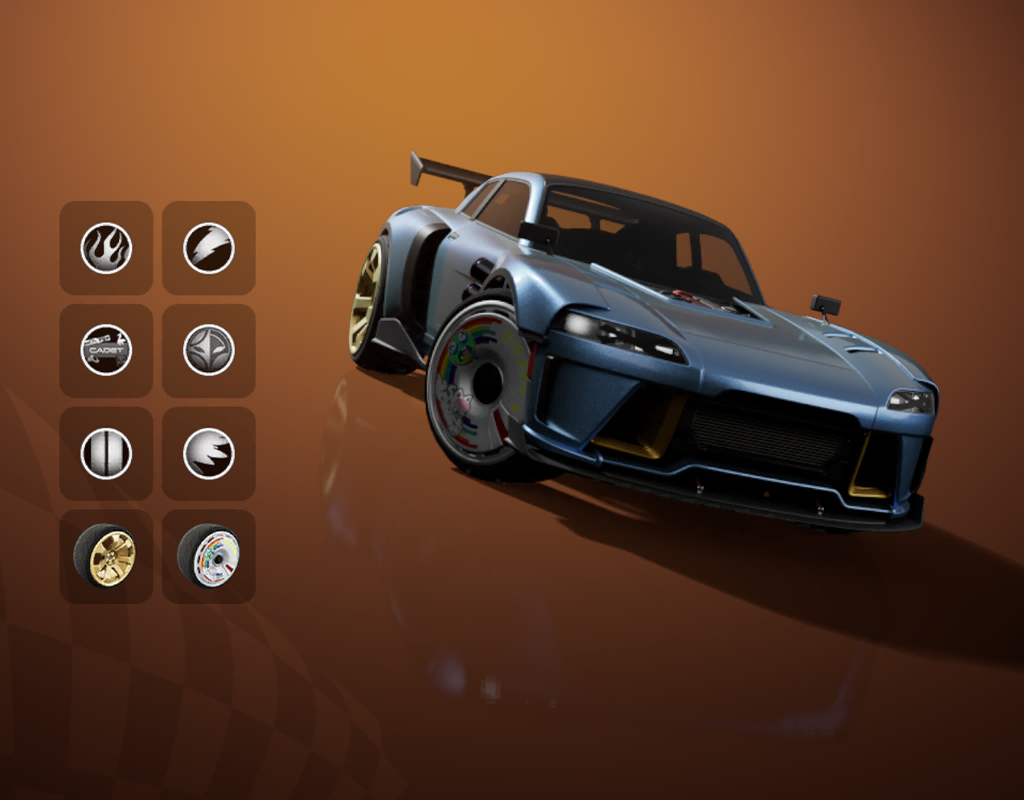Pick the Cadet decal tile

pos(106,350)
